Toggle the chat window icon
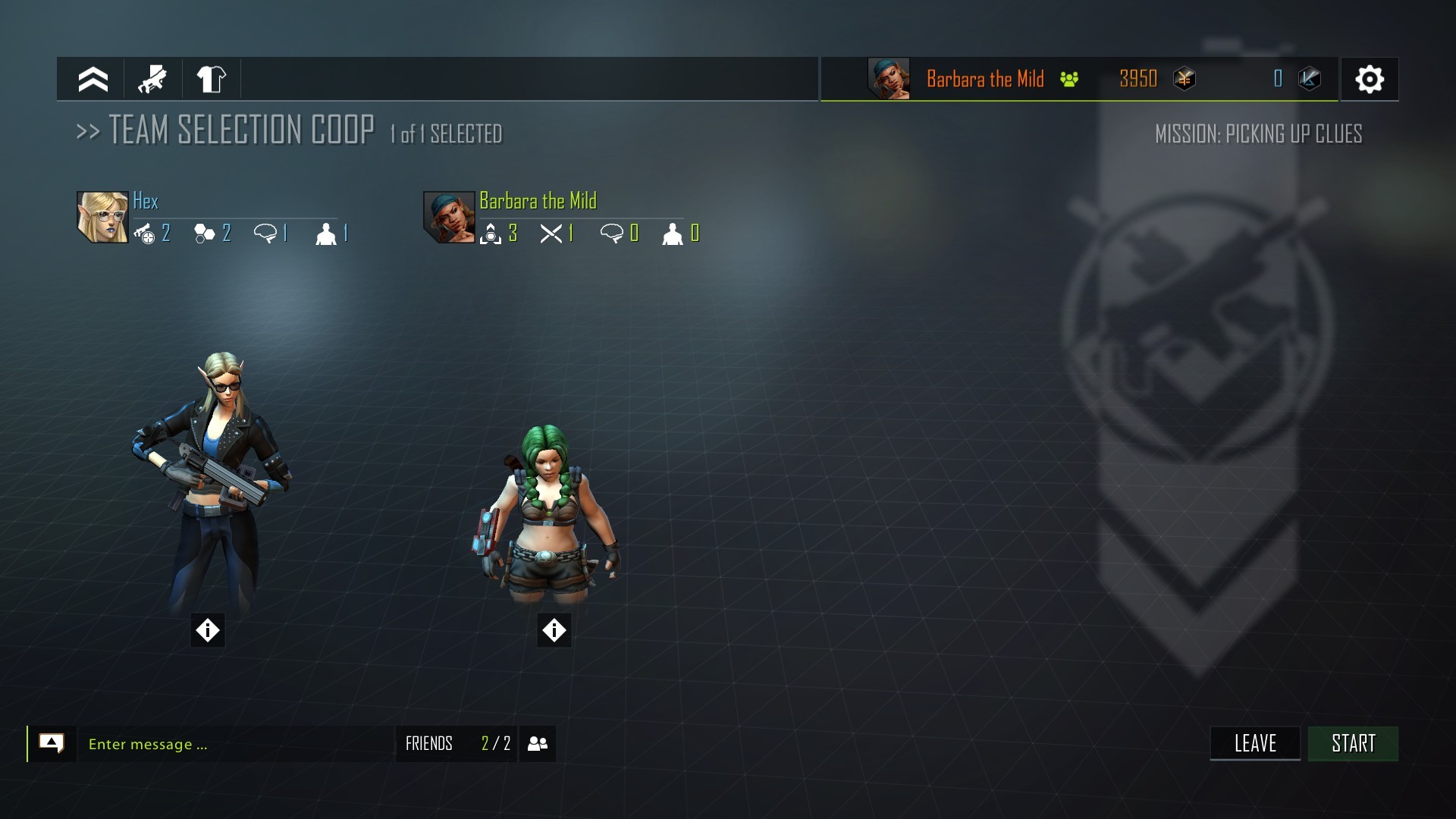Screen dimensions: 1456x819 (x=52, y=743)
